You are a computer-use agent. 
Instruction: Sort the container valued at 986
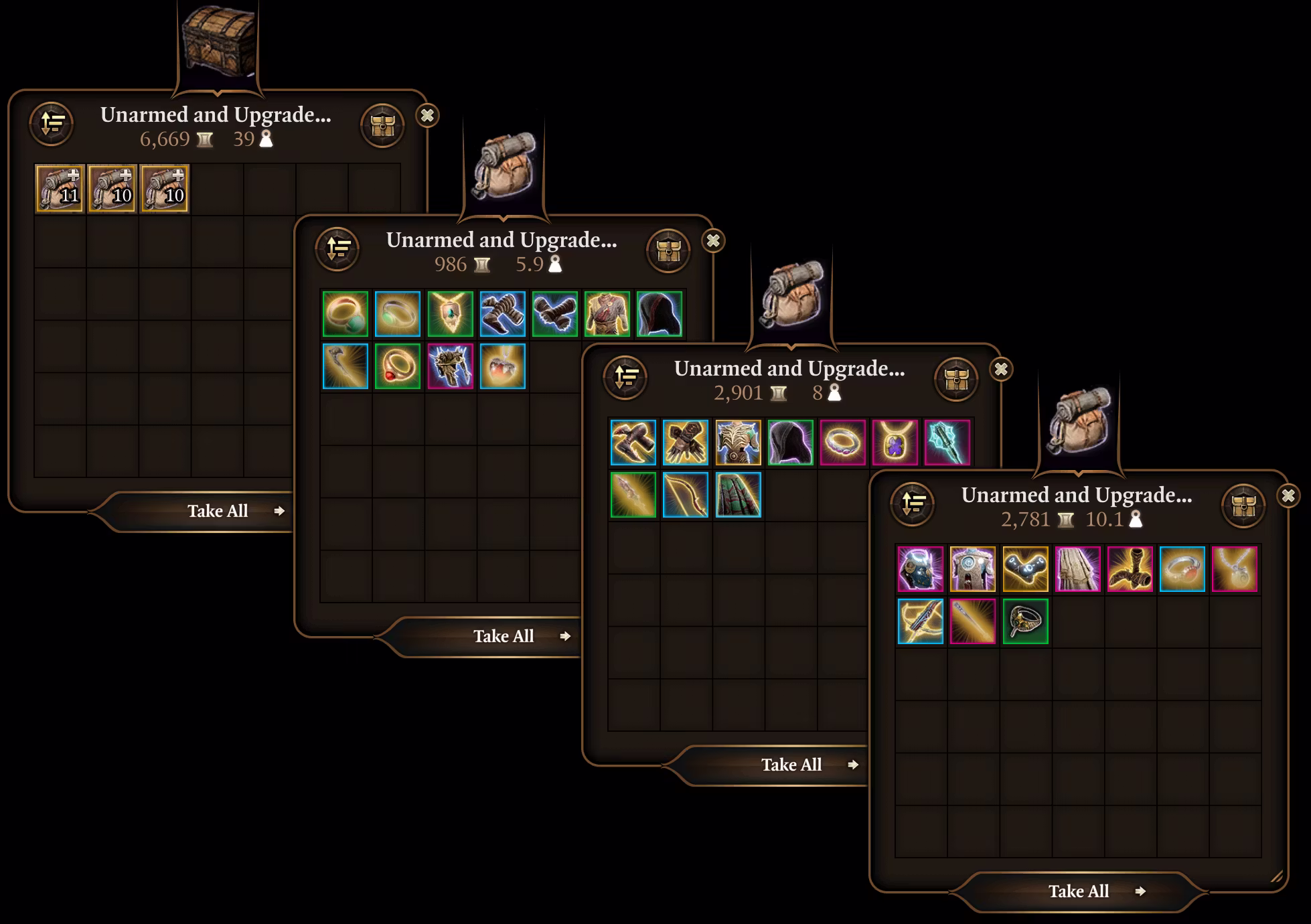click(337, 249)
